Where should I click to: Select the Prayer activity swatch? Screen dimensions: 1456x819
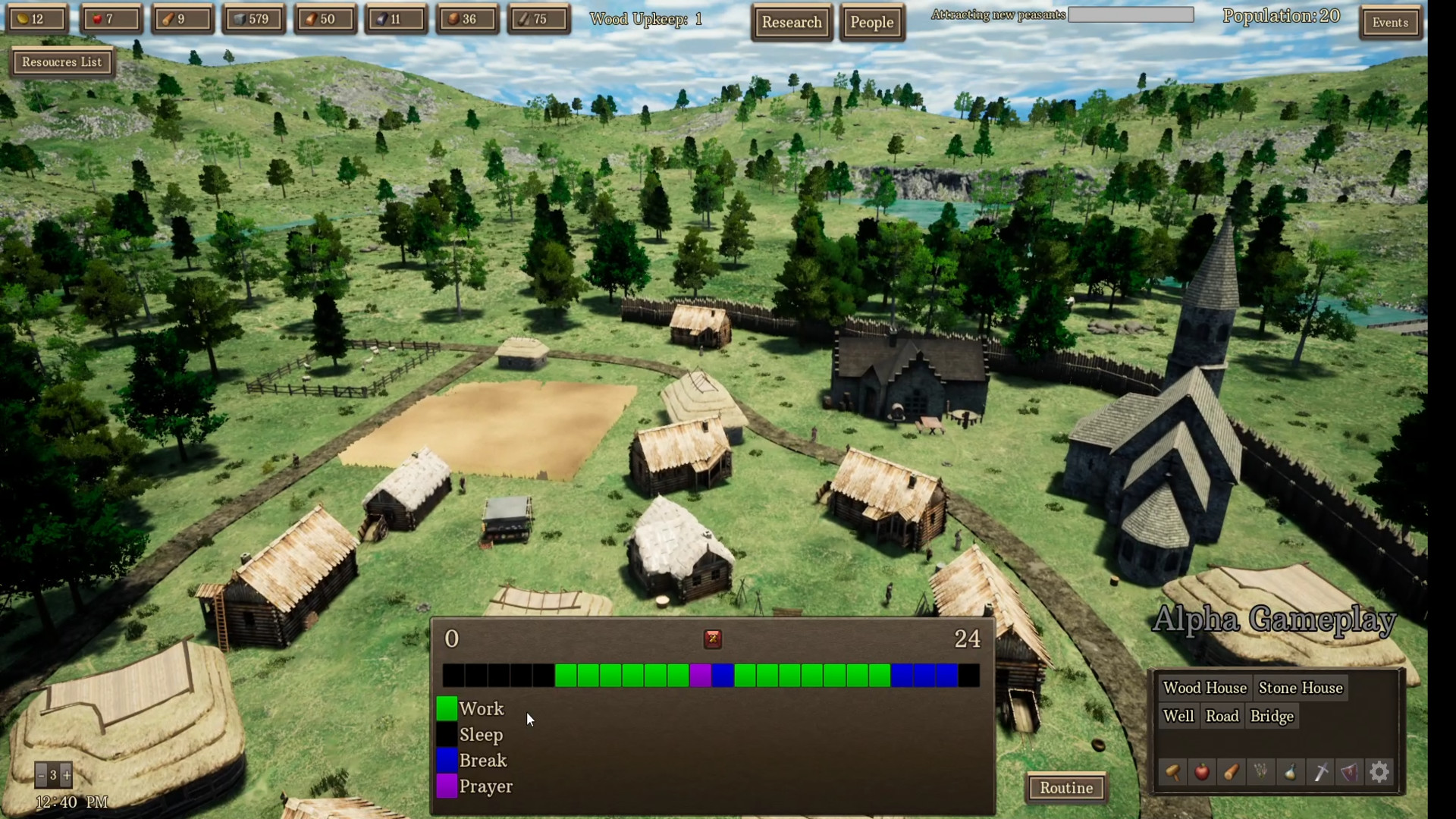coord(447,786)
